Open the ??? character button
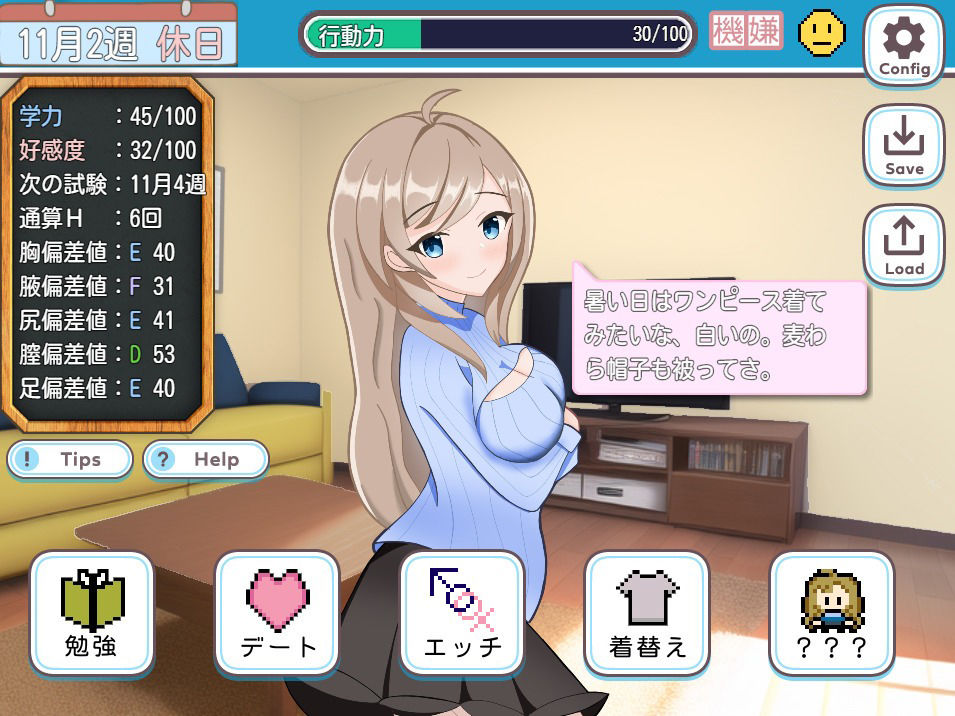Viewport: 955px width, 716px height. click(x=831, y=613)
